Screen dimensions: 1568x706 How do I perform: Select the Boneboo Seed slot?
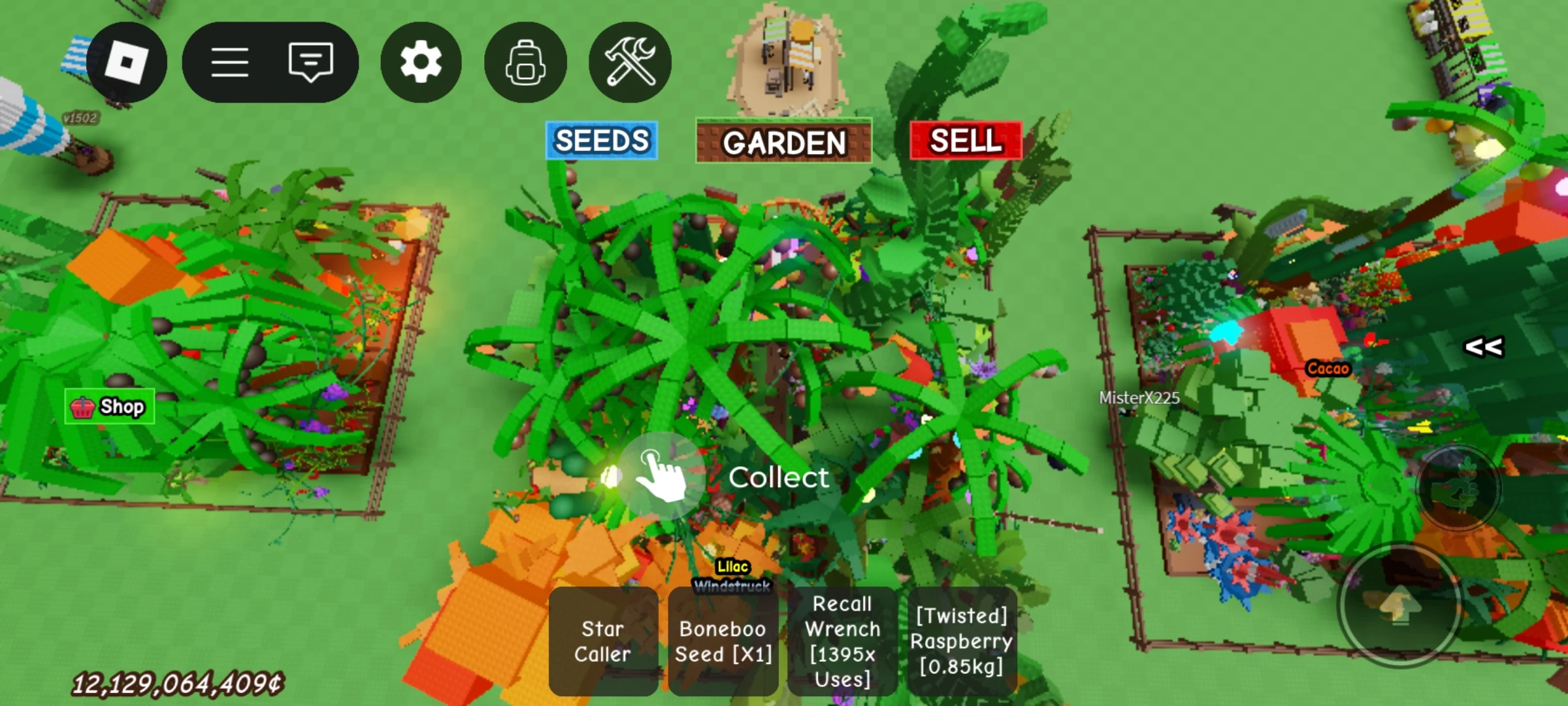[x=723, y=641]
